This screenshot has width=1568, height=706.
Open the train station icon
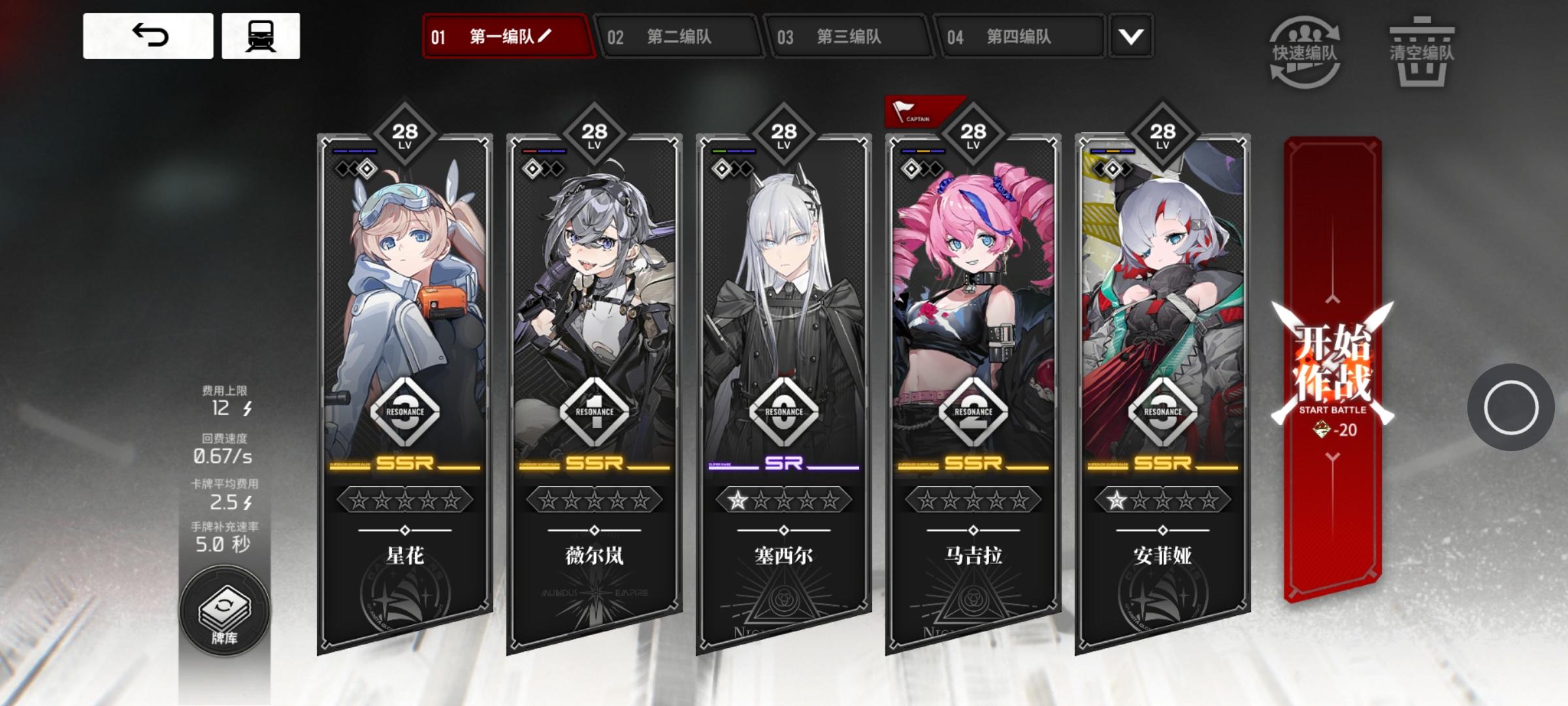(x=261, y=36)
